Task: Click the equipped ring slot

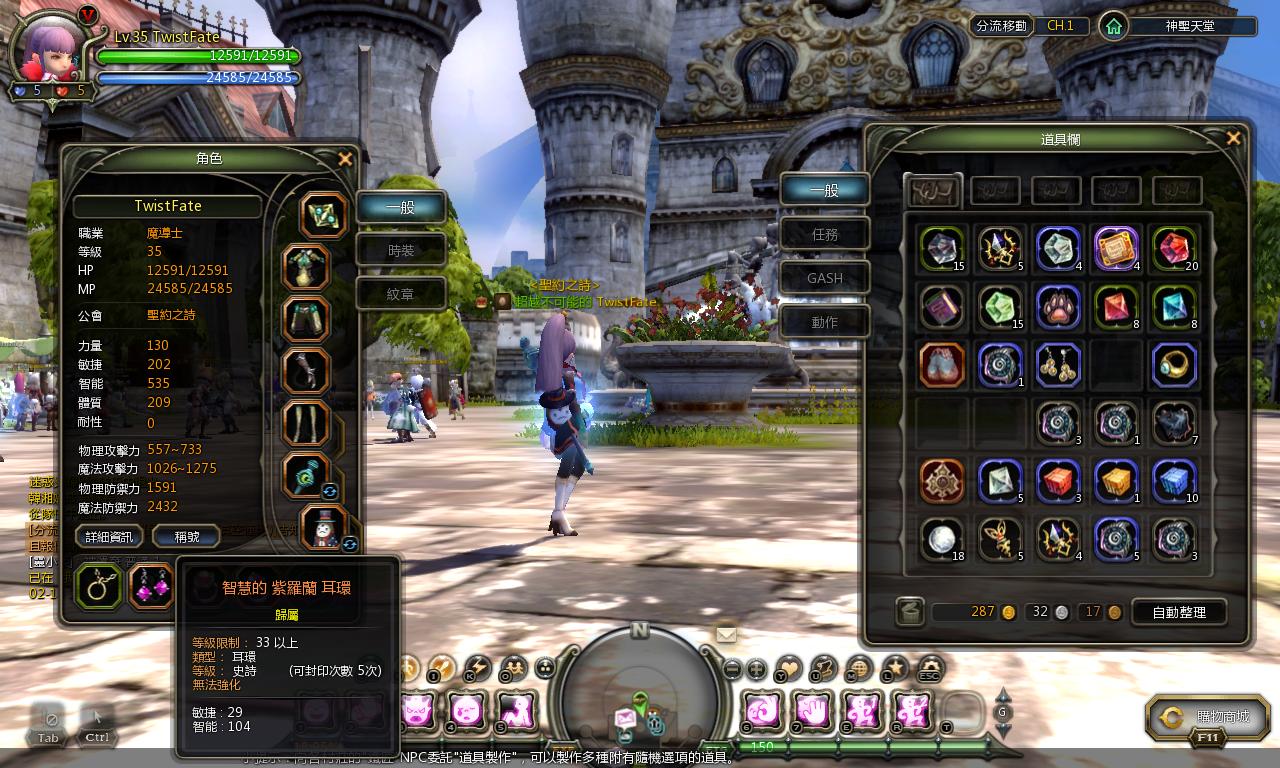Action: pyautogui.click(x=99, y=587)
